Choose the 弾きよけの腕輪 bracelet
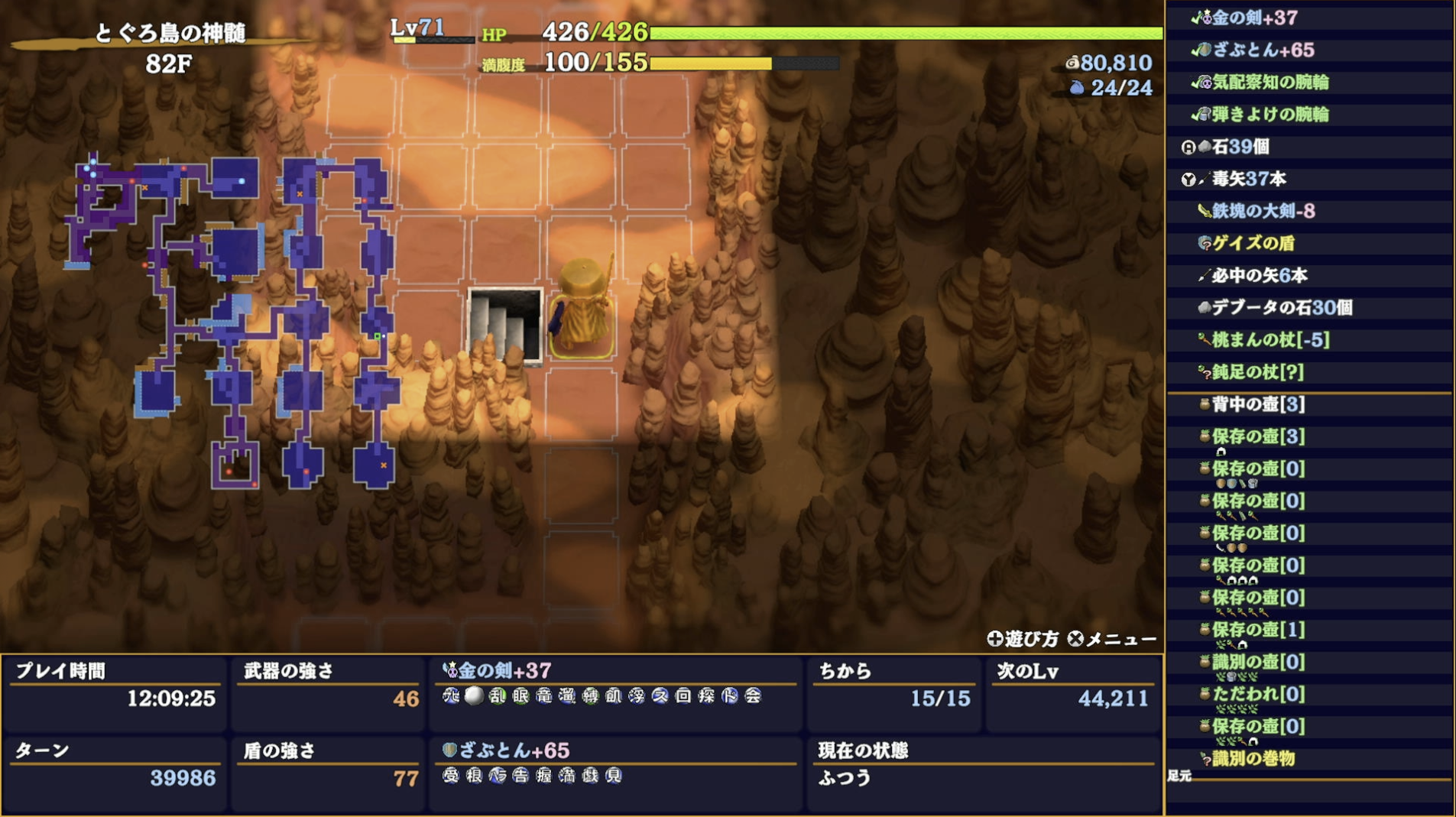Viewport: 1456px width, 817px height. pyautogui.click(x=1270, y=115)
